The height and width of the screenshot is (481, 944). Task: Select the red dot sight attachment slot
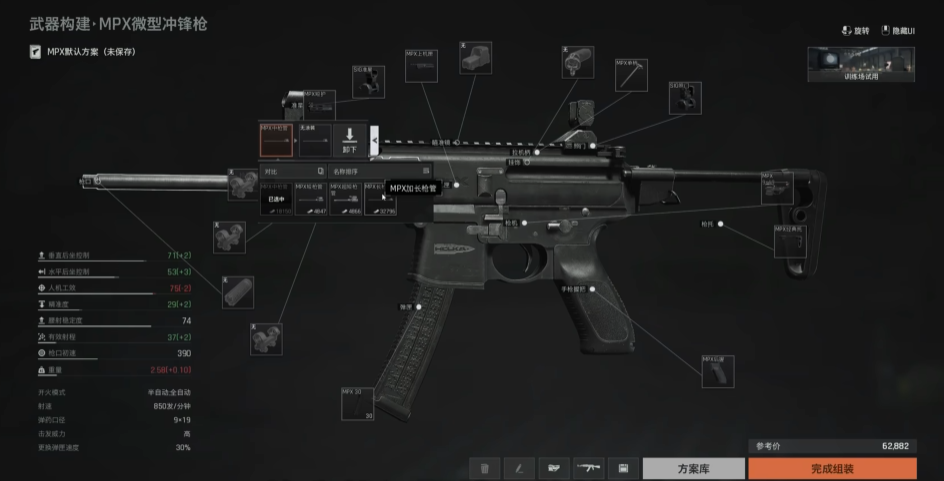coord(475,57)
